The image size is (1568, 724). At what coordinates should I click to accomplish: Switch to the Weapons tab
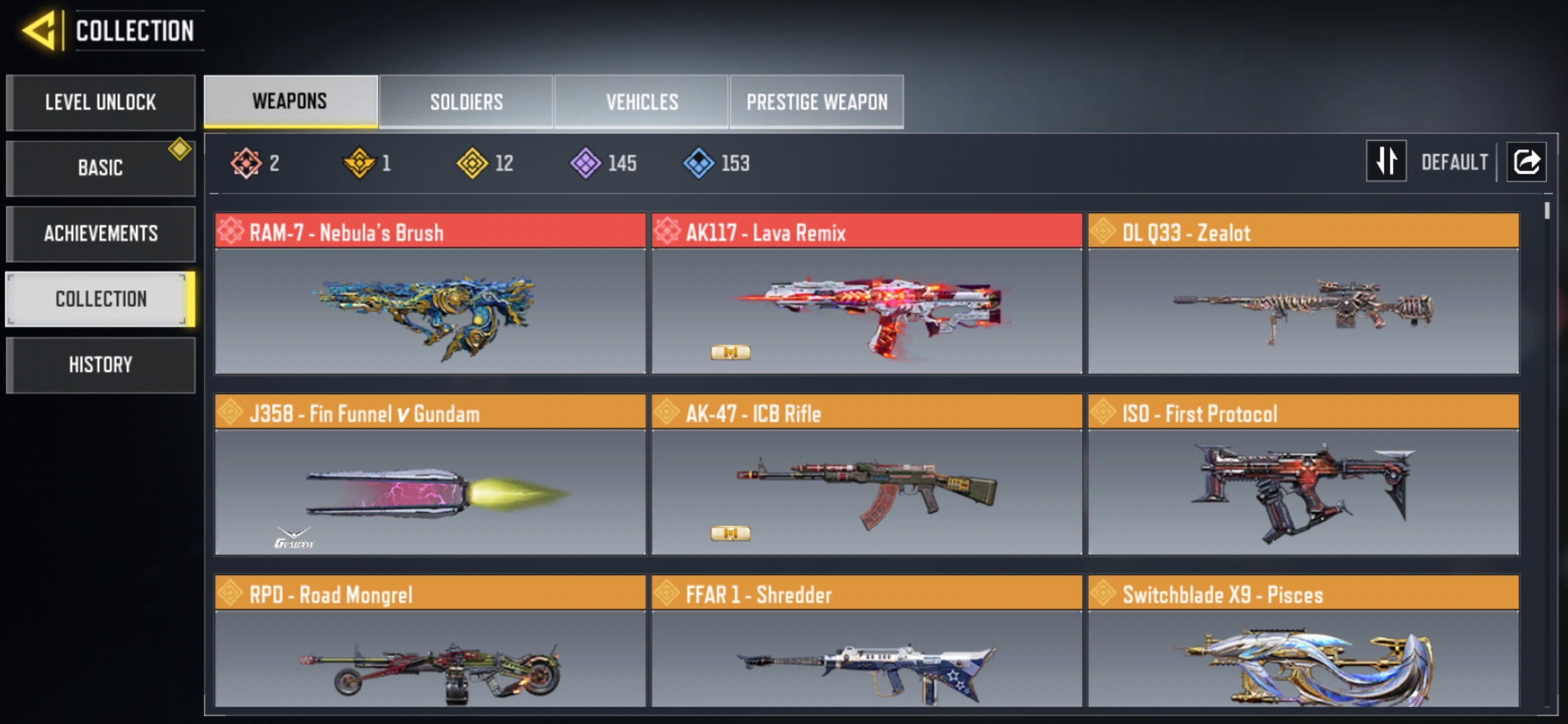click(290, 101)
